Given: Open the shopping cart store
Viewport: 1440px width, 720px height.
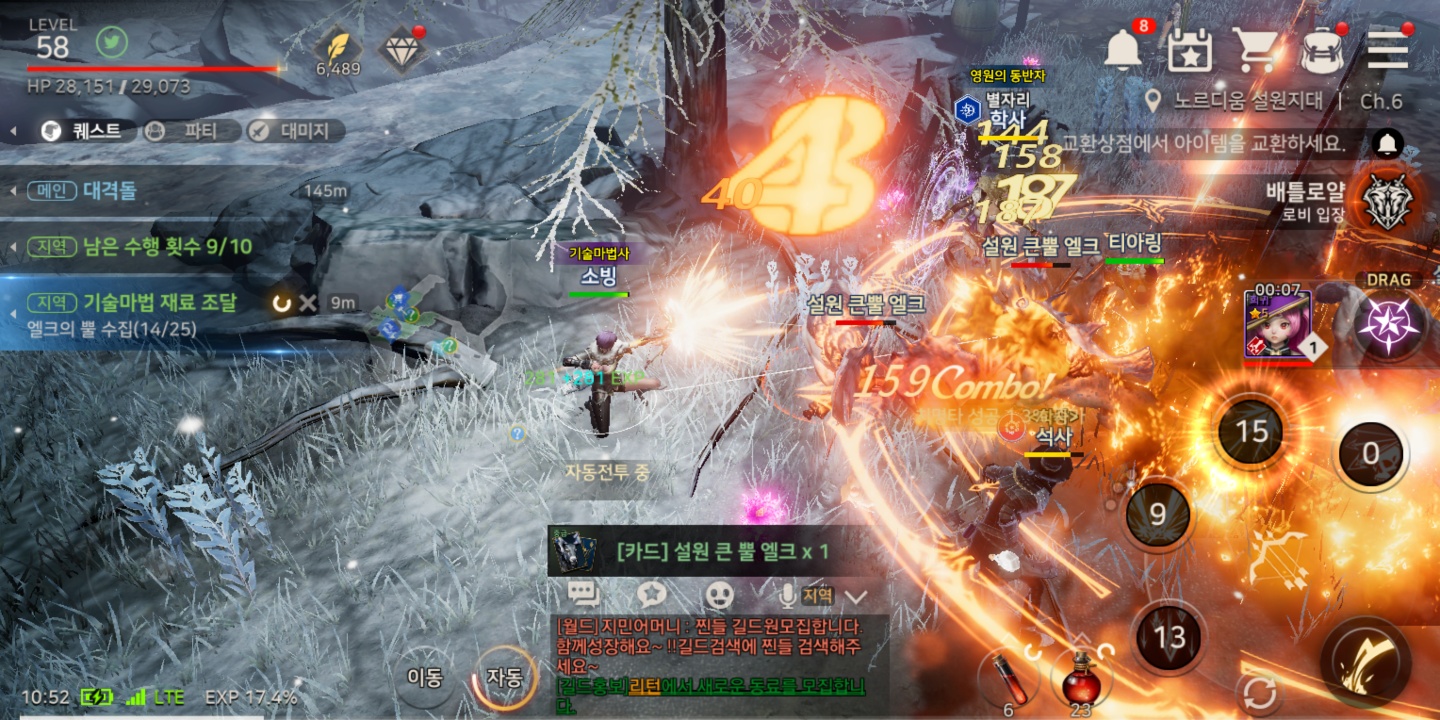Looking at the screenshot, I should [x=1254, y=48].
